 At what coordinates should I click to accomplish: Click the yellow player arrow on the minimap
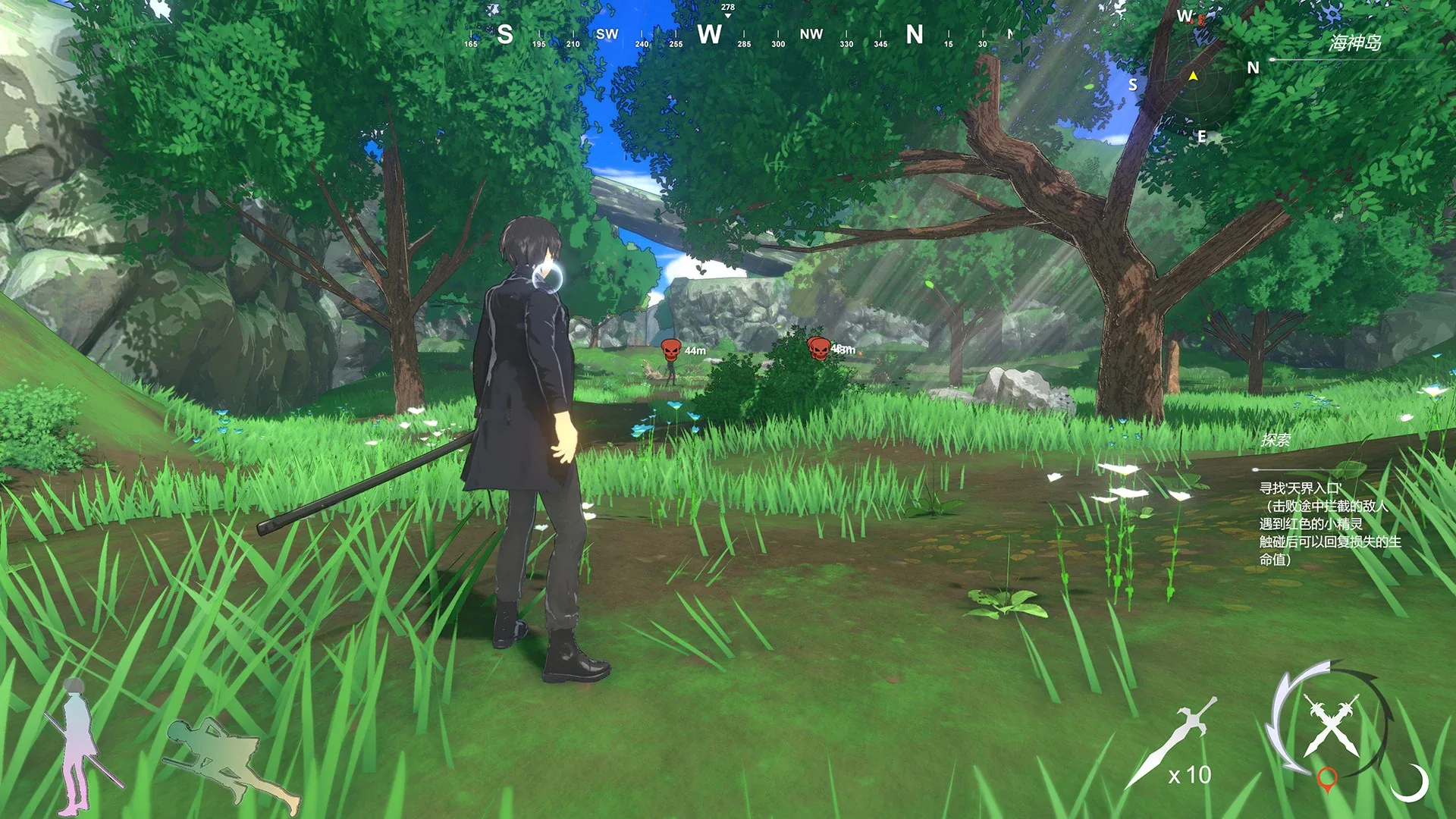click(1194, 76)
